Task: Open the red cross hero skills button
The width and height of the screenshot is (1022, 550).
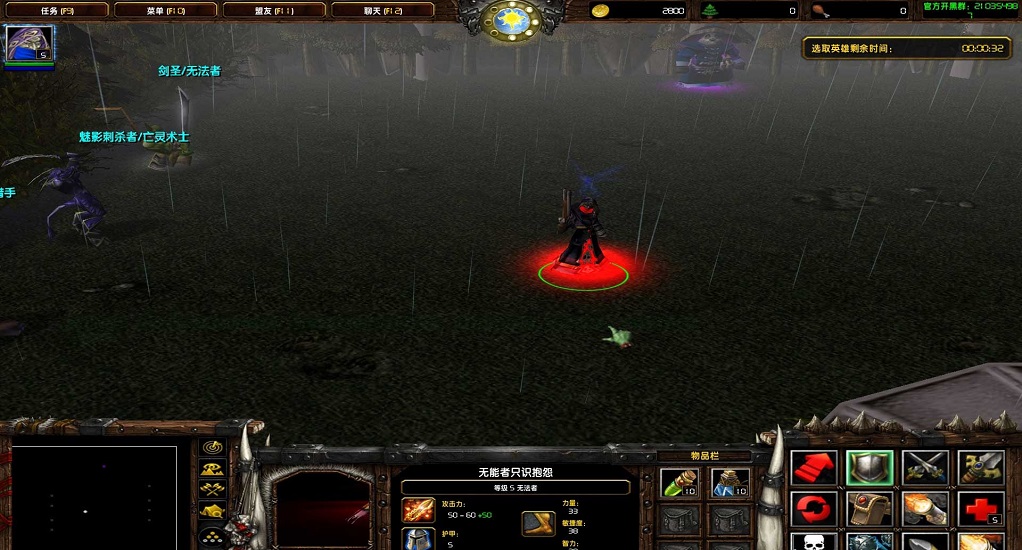Action: pos(981,509)
